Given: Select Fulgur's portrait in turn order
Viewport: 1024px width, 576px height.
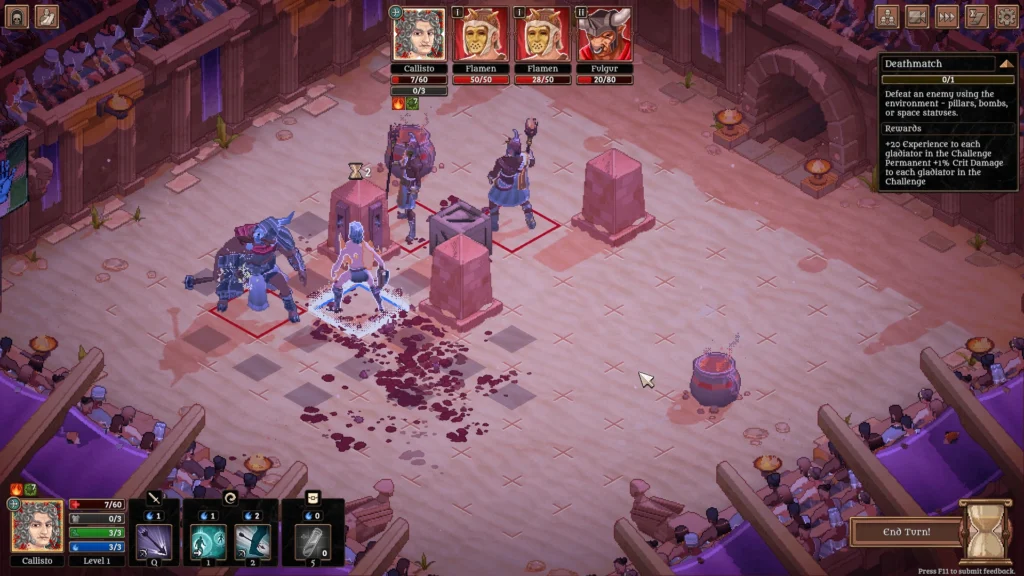Looking at the screenshot, I should tap(603, 36).
